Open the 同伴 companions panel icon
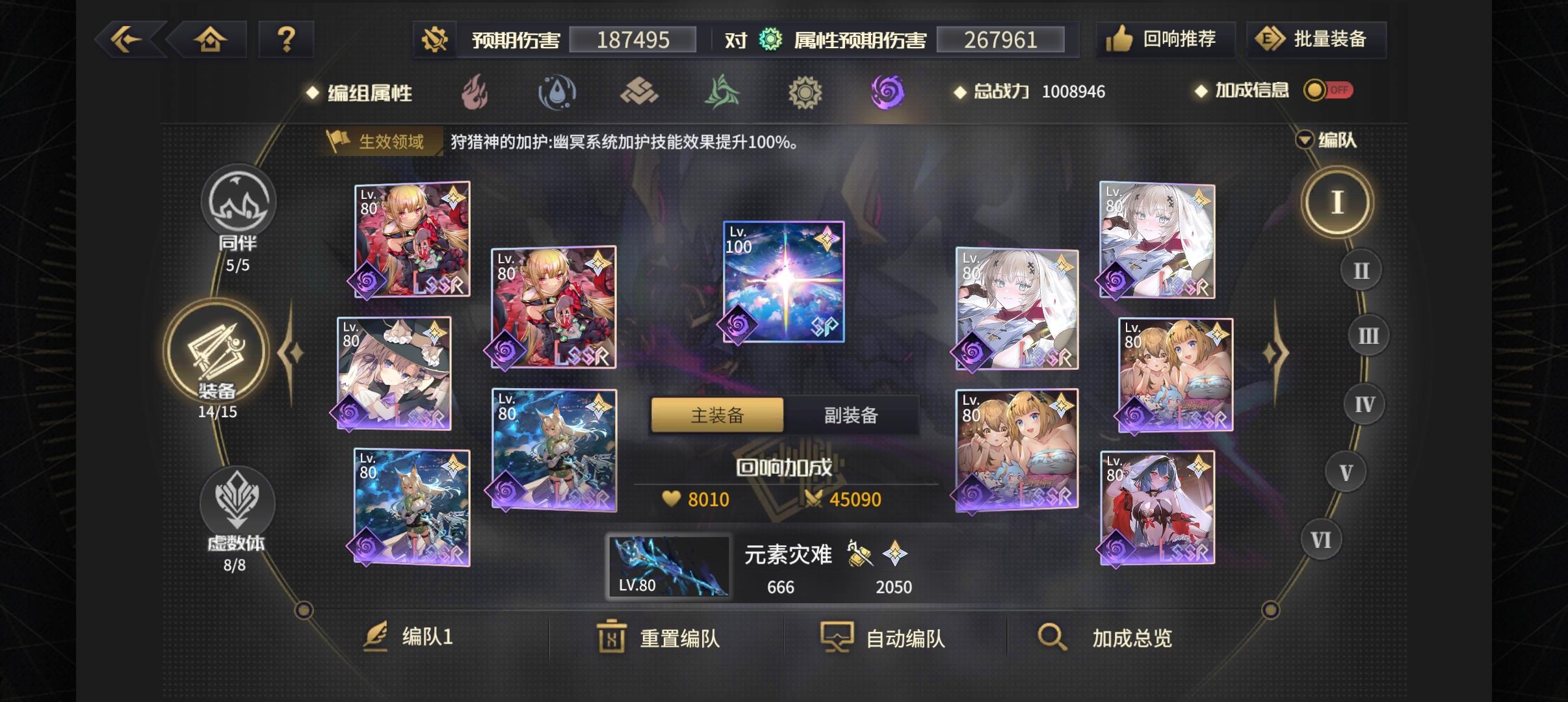This screenshot has width=1568, height=702. coord(239,201)
